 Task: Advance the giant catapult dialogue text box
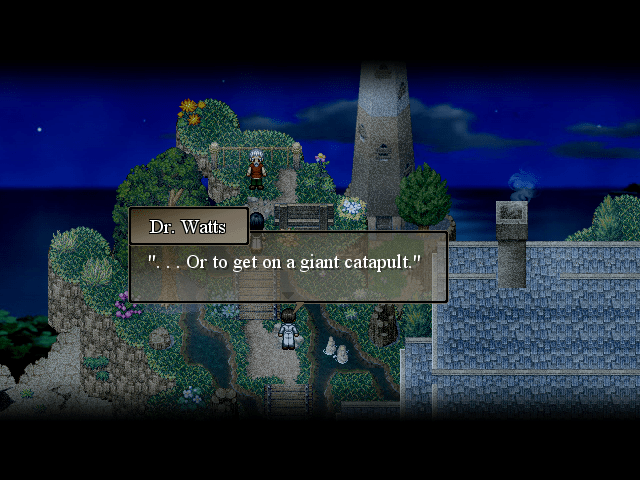[x=288, y=266]
